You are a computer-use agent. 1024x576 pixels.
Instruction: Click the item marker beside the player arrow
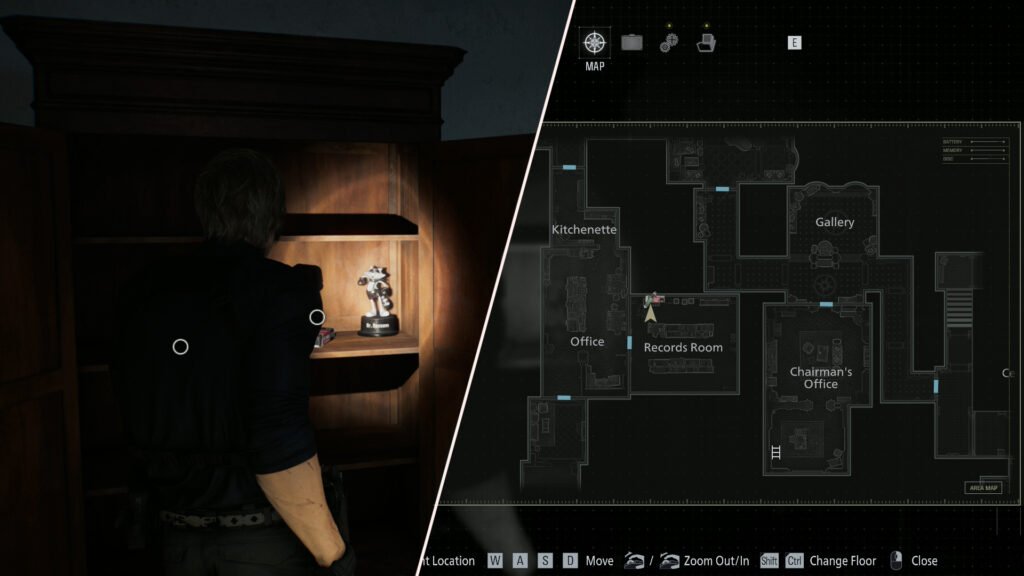pos(655,298)
